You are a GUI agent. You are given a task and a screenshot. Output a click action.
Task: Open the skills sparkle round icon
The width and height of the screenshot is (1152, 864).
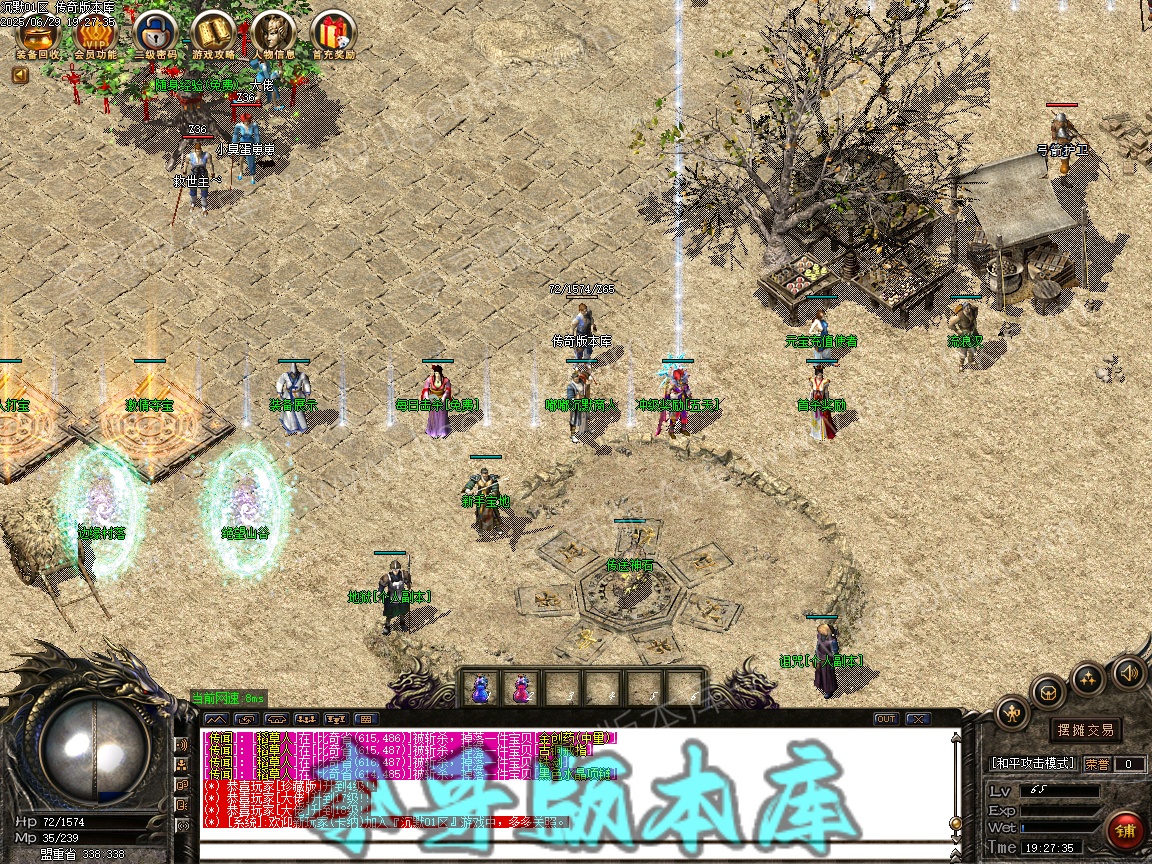point(1088,679)
